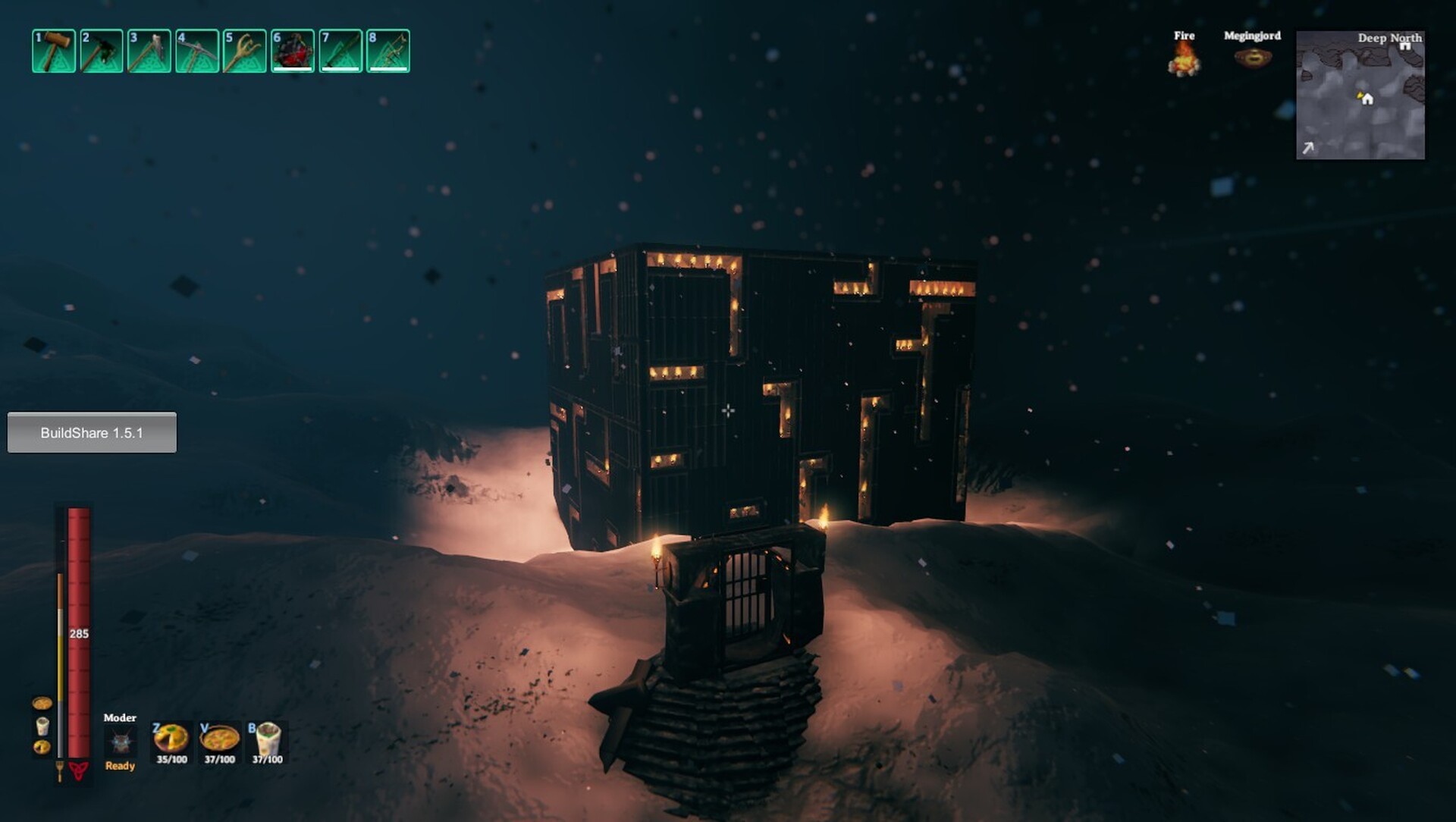Equip the dark sword in hotbar slot 7

(x=340, y=52)
